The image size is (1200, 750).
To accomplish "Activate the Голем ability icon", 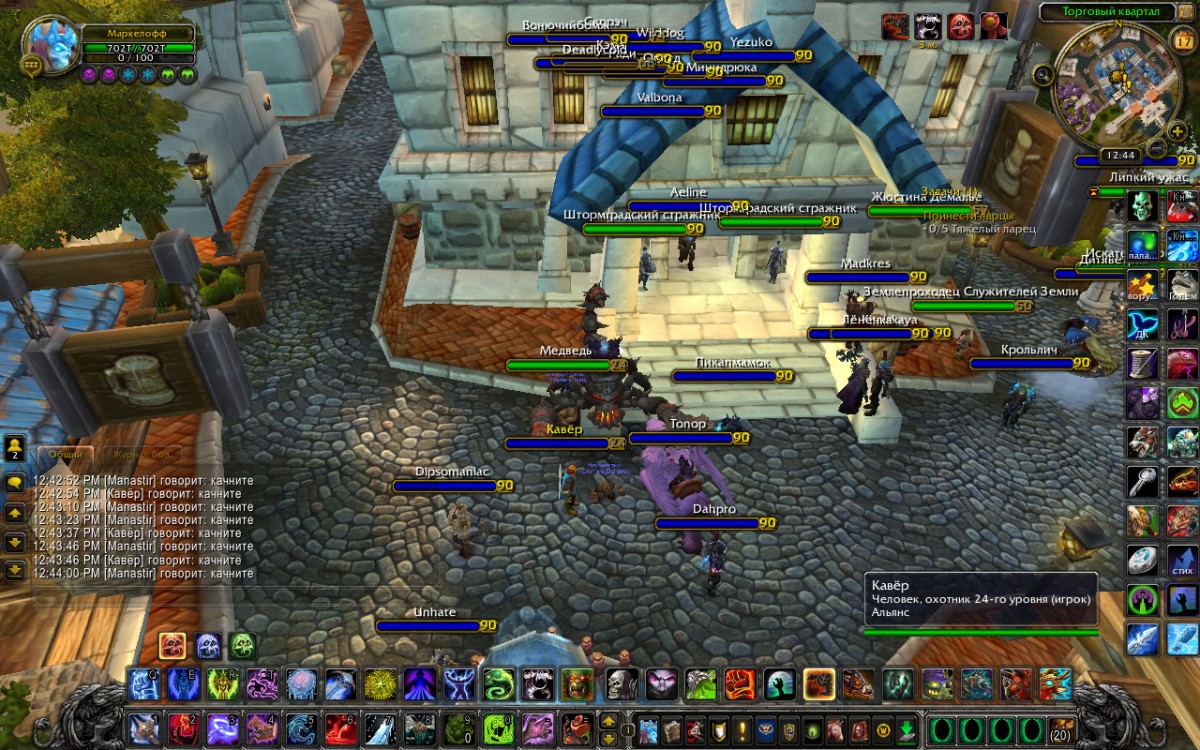I will click(x=1182, y=285).
